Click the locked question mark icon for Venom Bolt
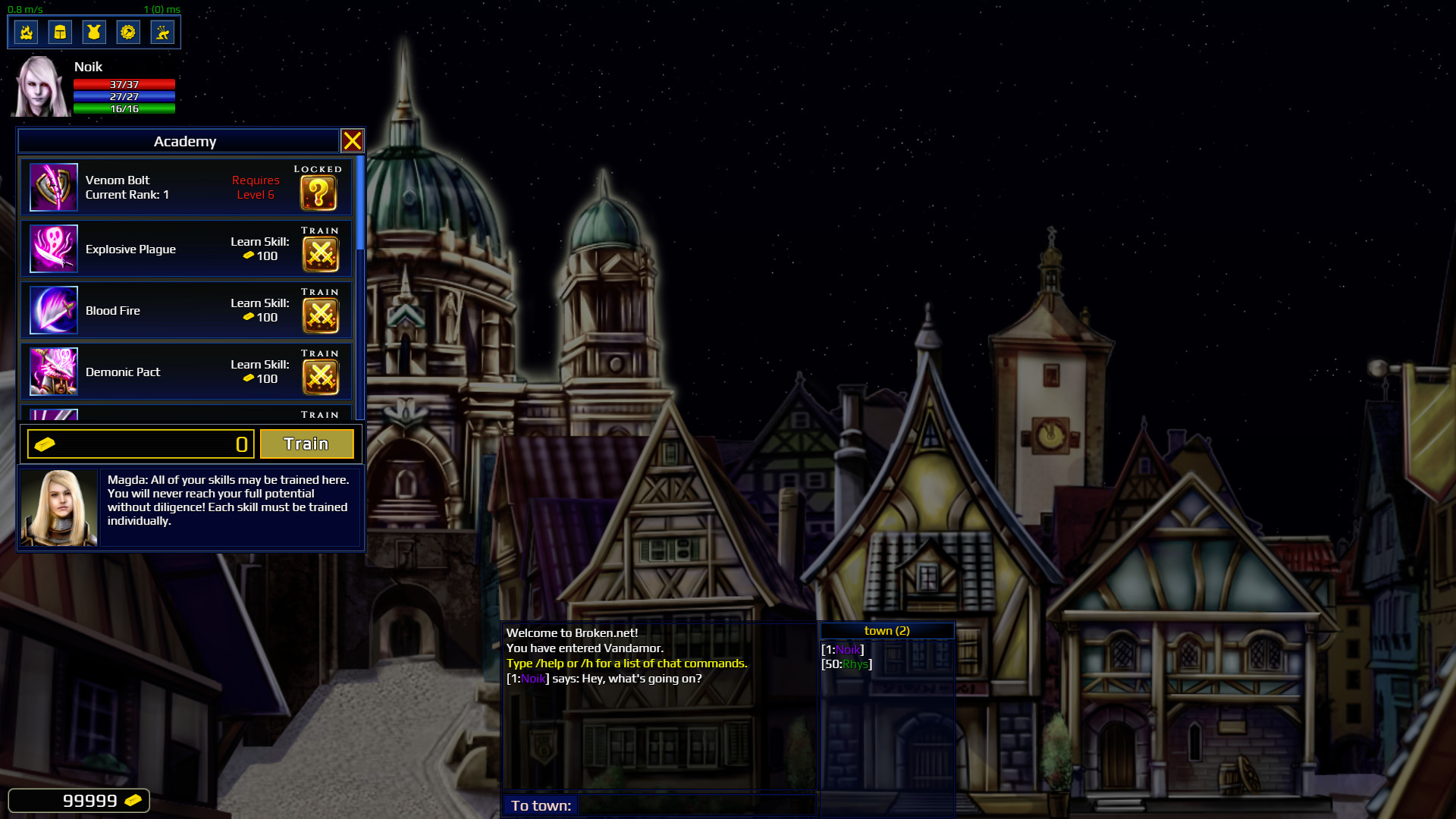Screen dimensions: 1456x819 click(319, 193)
